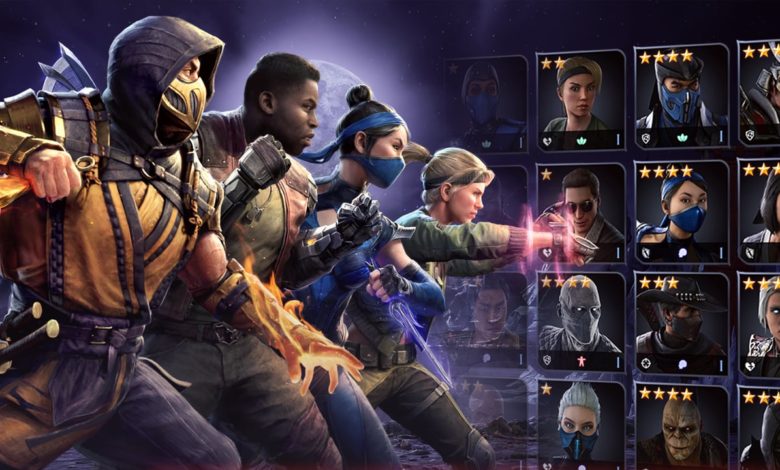Viewport: 780px width, 470px height.
Task: Choose the Sub-Zero four-star card
Action: [680, 98]
